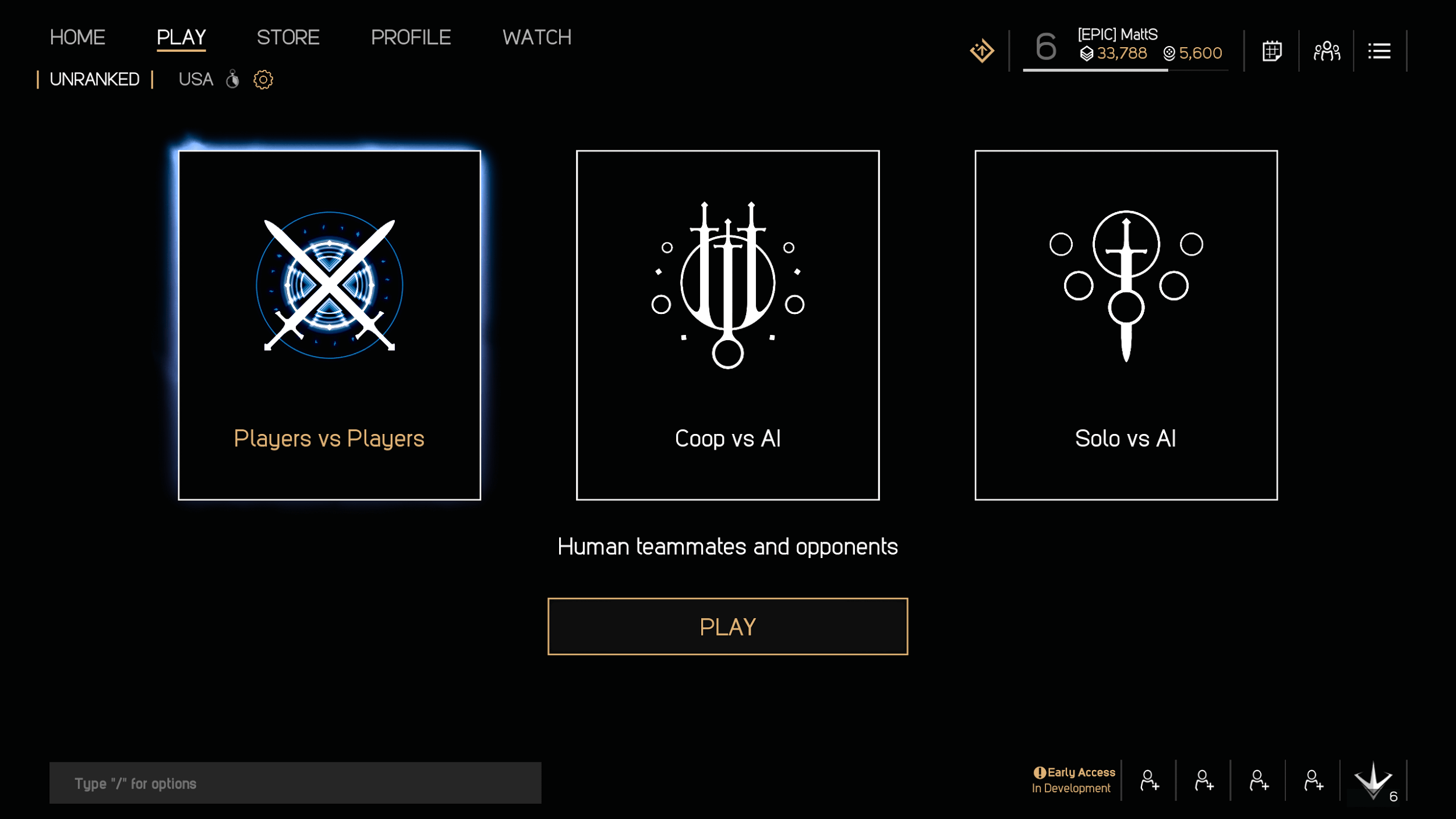1456x819 pixels.
Task: Click the Early Access notice
Action: click(x=1075, y=779)
